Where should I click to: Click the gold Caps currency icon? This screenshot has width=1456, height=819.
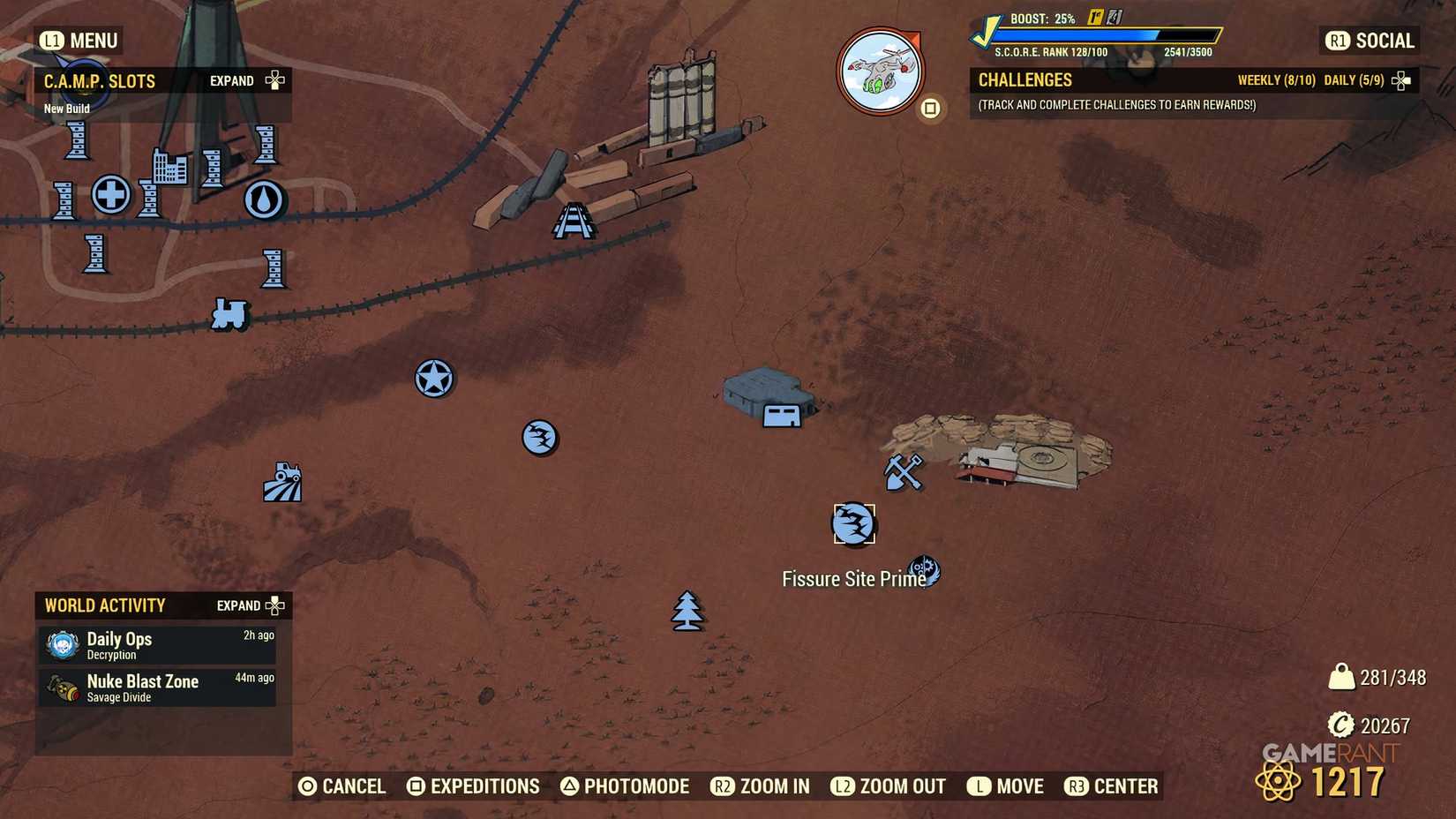click(x=1340, y=725)
